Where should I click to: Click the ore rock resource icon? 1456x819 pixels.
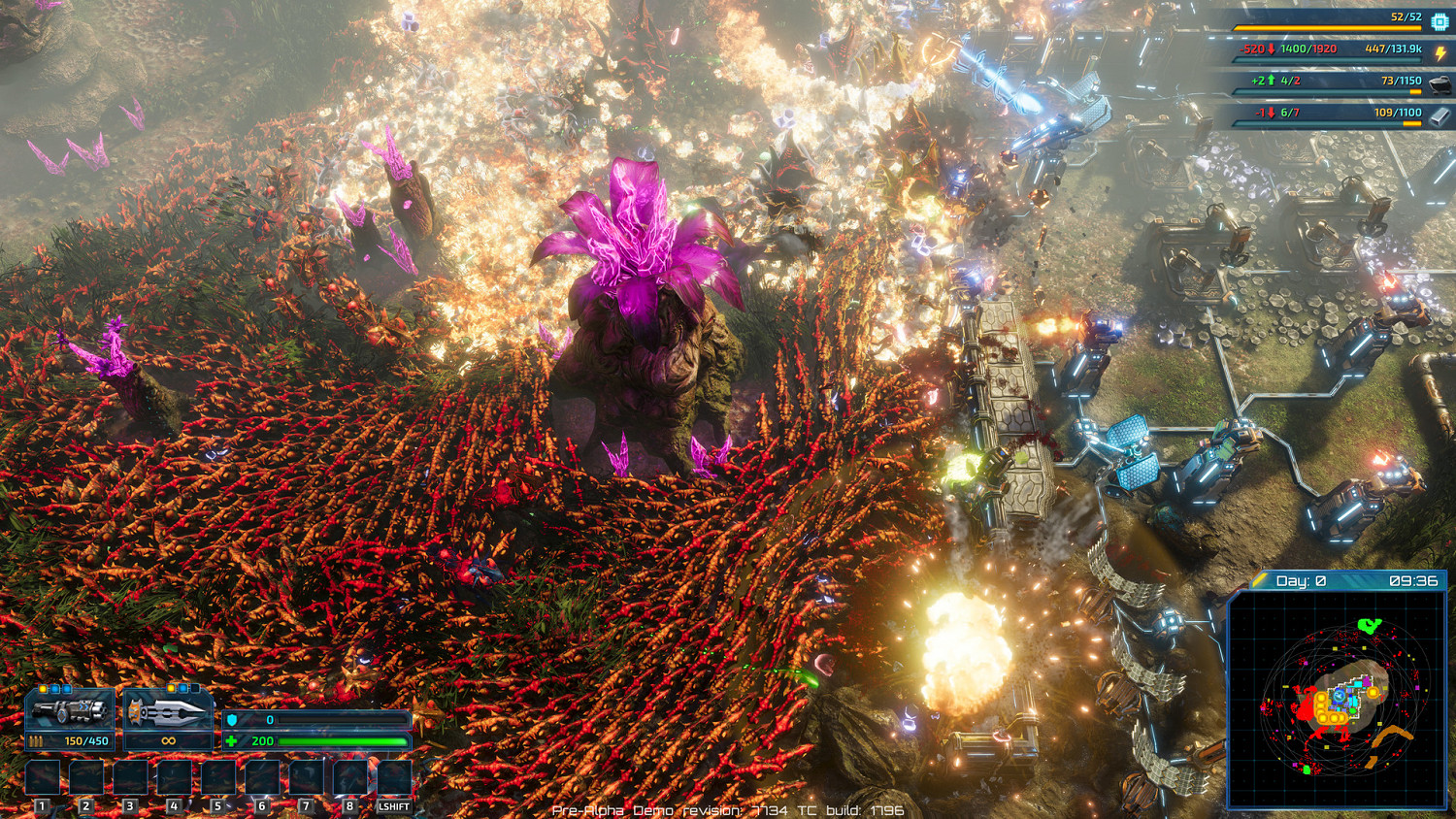tap(1440, 85)
